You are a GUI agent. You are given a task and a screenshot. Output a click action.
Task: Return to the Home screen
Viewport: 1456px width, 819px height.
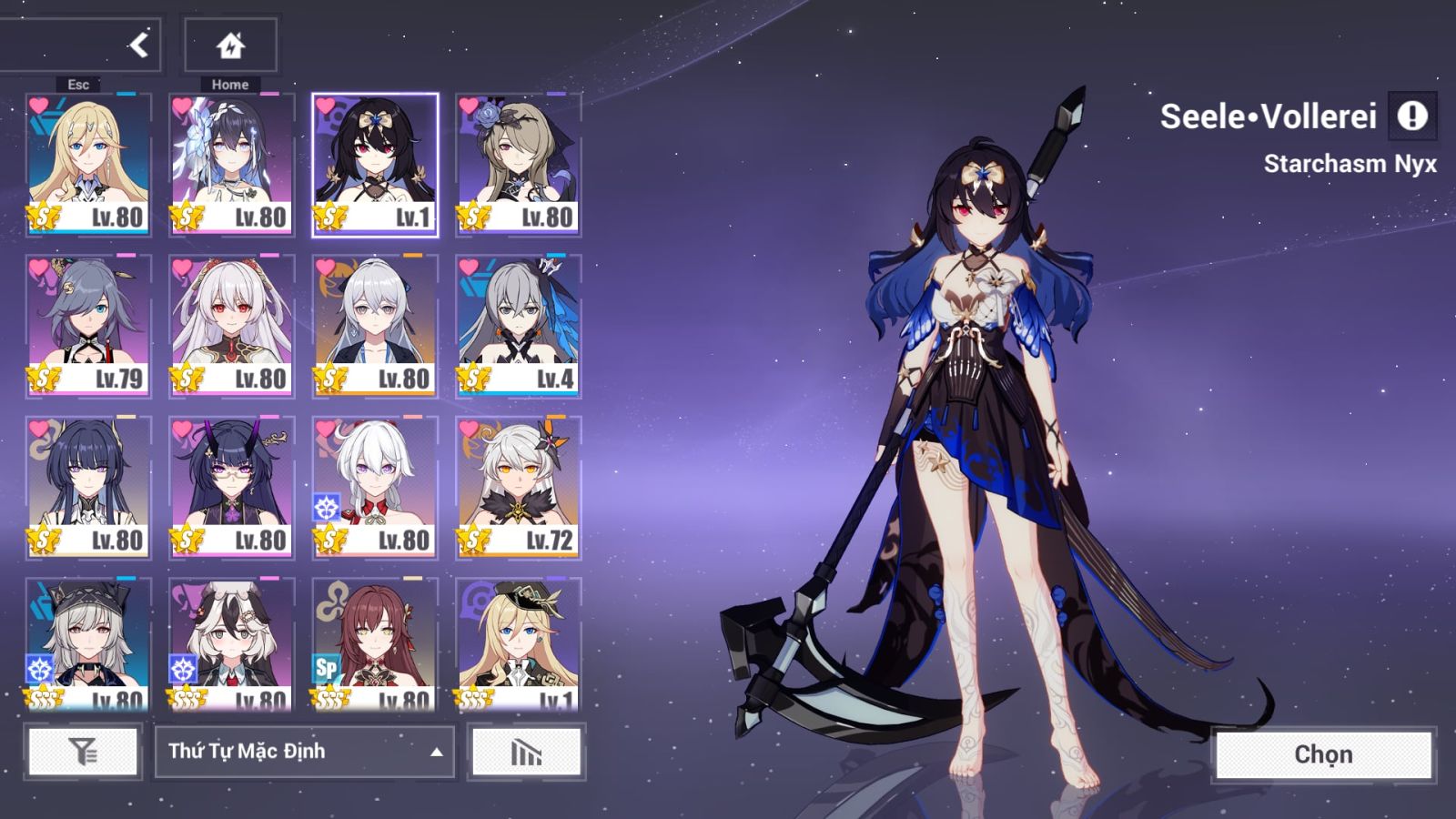click(230, 45)
